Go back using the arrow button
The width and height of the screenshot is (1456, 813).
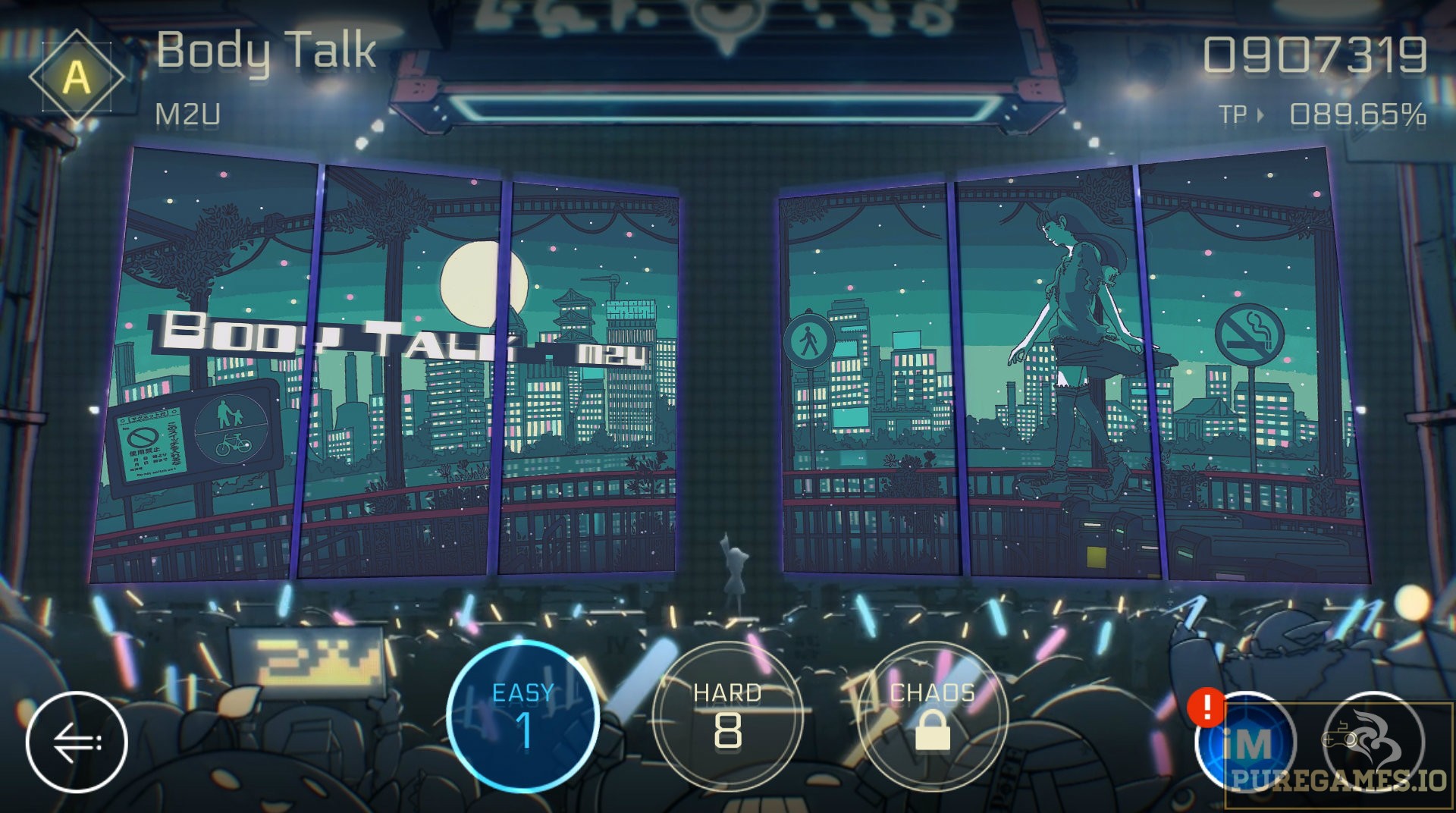pyautogui.click(x=76, y=742)
